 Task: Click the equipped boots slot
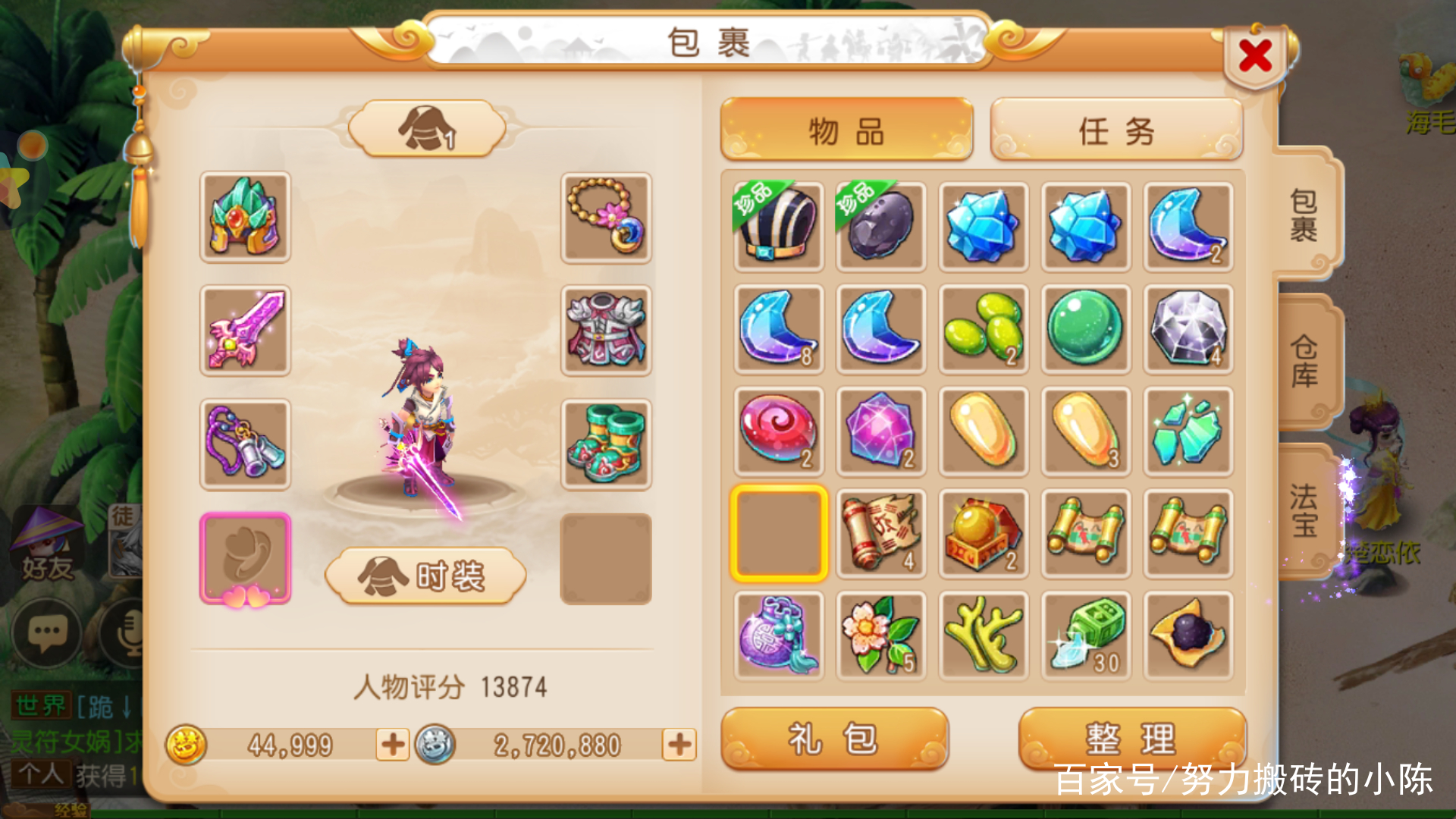coord(605,444)
